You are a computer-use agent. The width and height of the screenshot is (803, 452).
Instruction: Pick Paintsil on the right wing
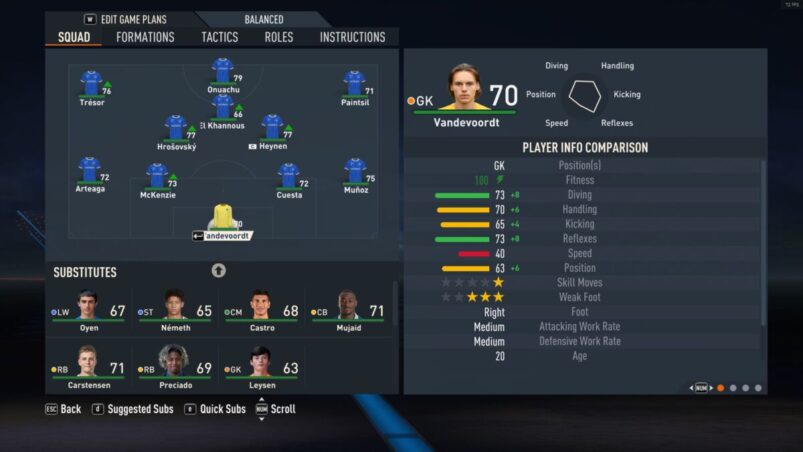pos(354,84)
